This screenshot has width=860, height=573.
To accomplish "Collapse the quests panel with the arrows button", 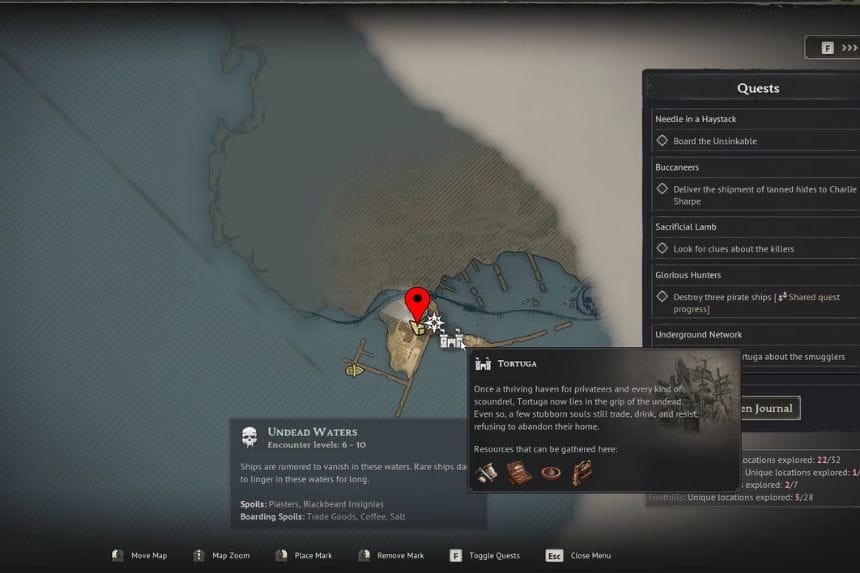I will pos(838,48).
